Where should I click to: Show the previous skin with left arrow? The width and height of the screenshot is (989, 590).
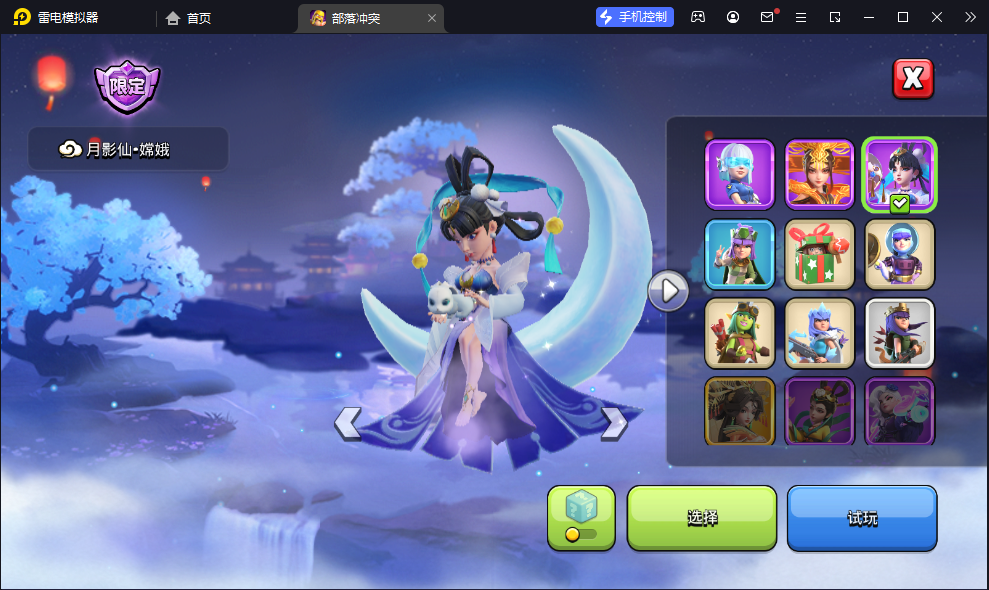(x=347, y=424)
